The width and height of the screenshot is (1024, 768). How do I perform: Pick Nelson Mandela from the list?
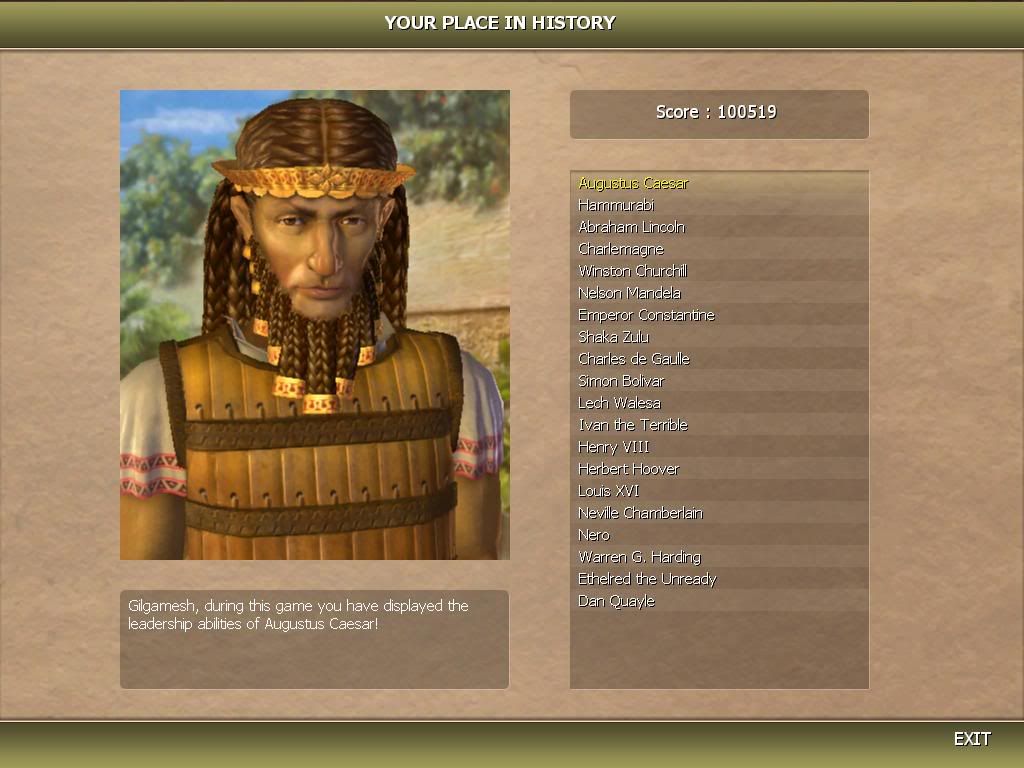(x=629, y=293)
